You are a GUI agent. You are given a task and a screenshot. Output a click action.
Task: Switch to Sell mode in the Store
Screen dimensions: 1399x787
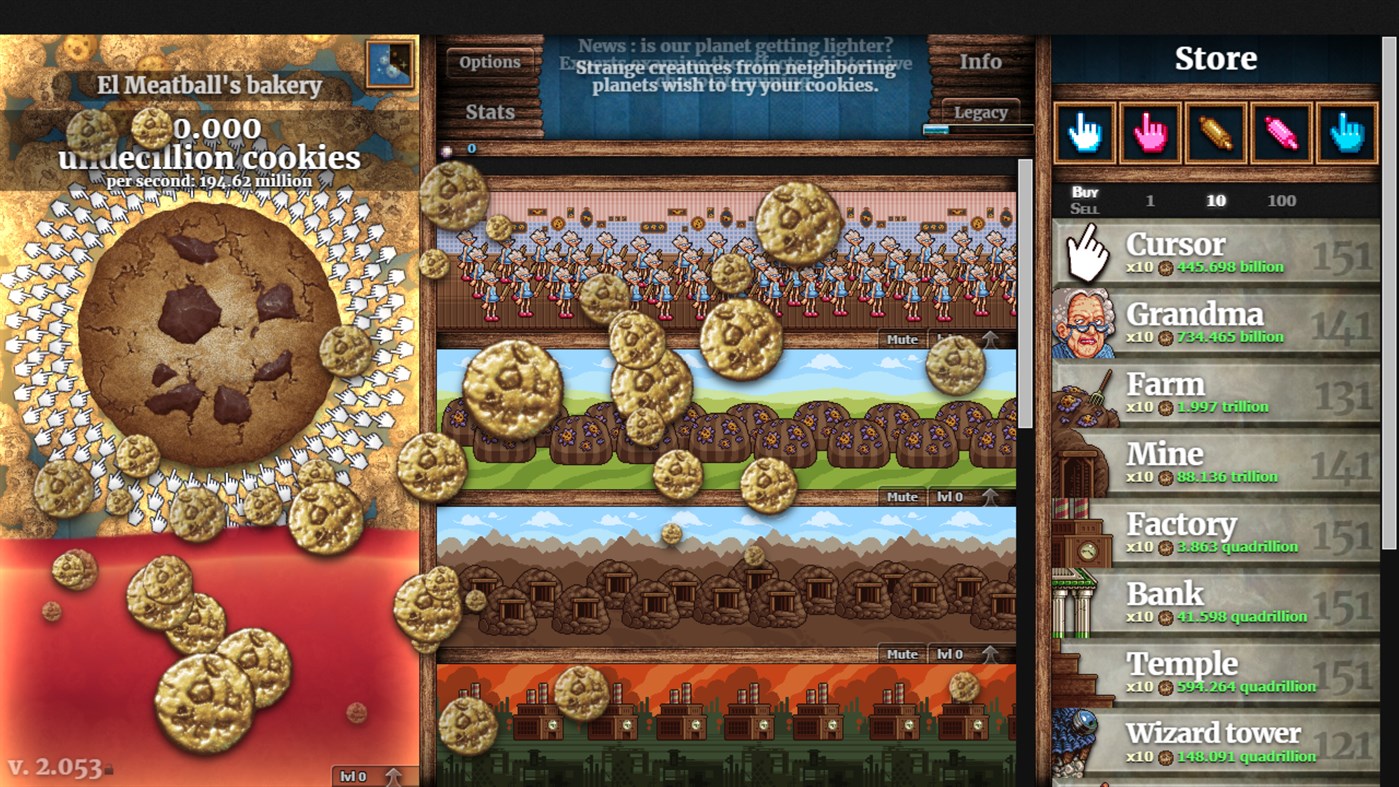click(x=1086, y=209)
